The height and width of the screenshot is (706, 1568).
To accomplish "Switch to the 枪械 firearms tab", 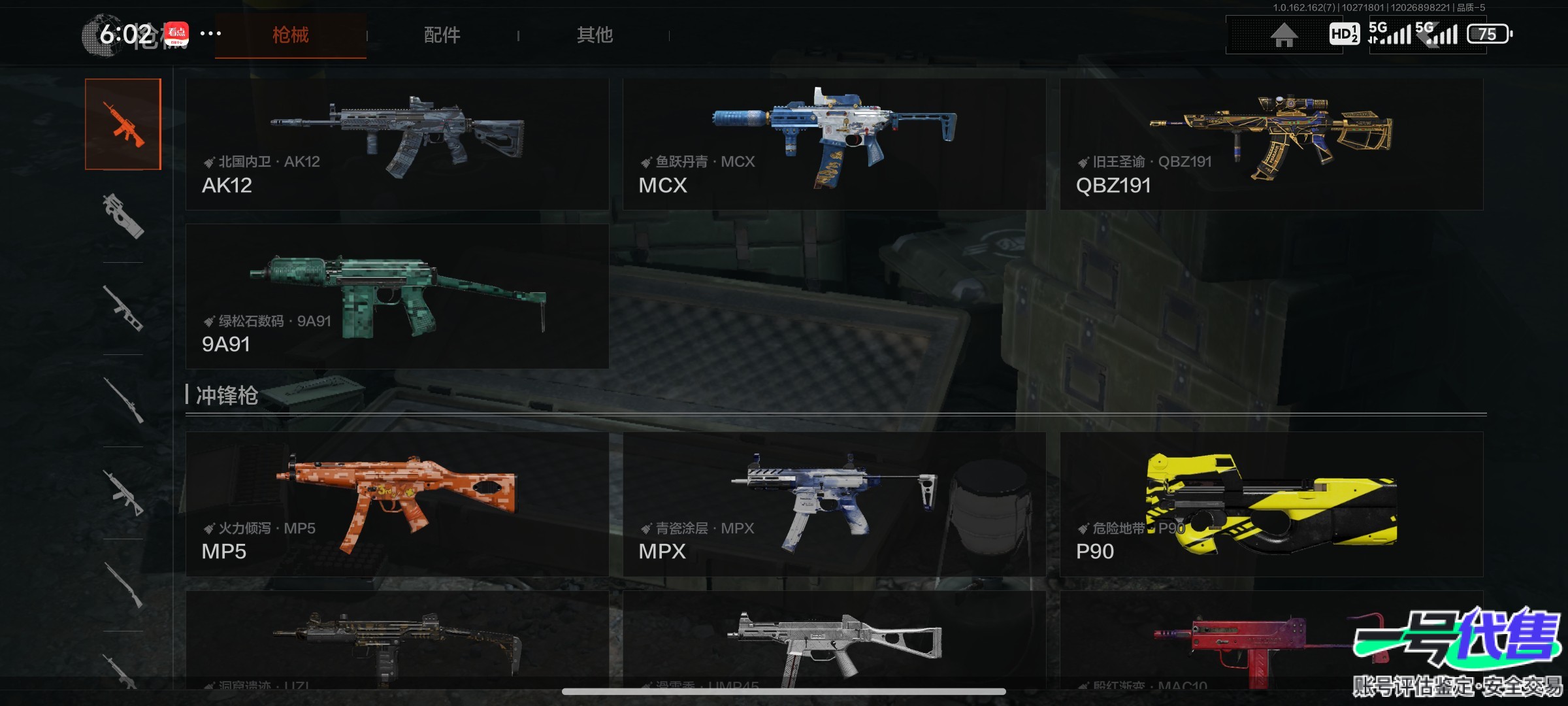I will (x=291, y=35).
